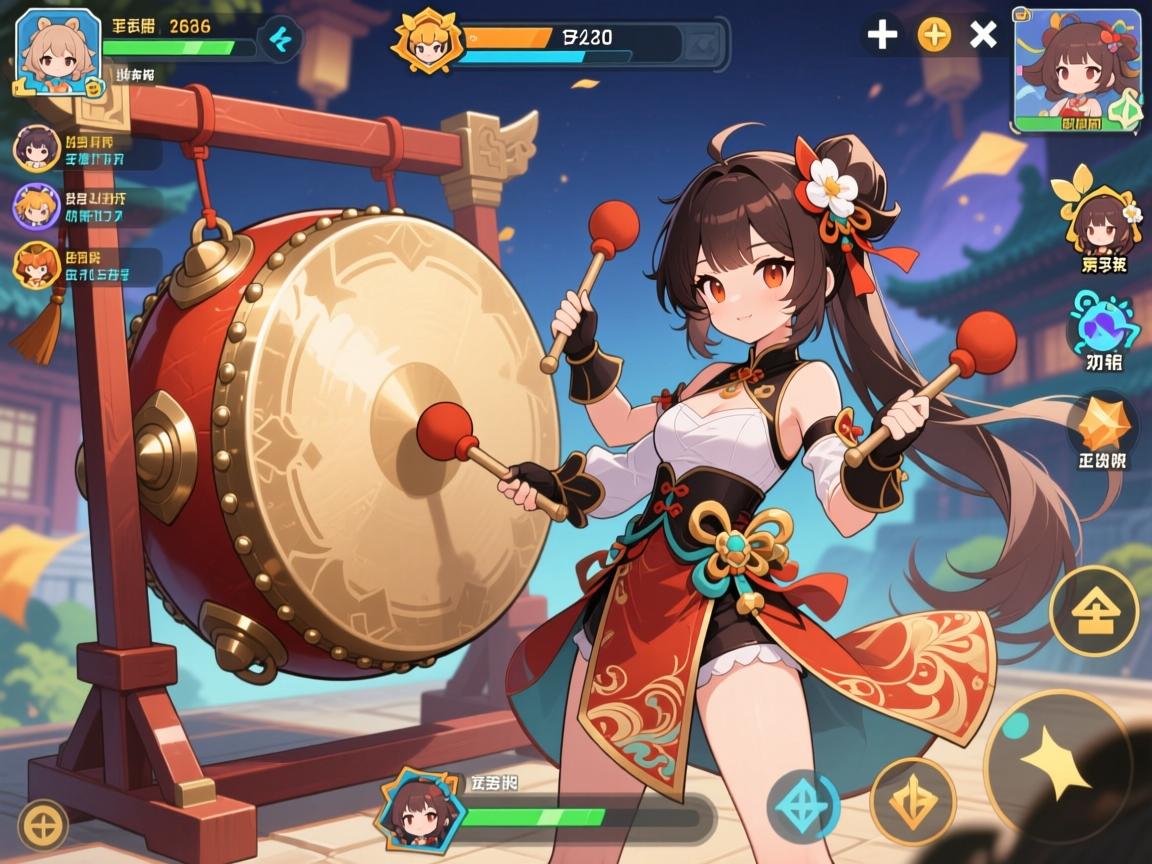Activate the gold arrow skill button
This screenshot has width=1152, height=864.
912,801
